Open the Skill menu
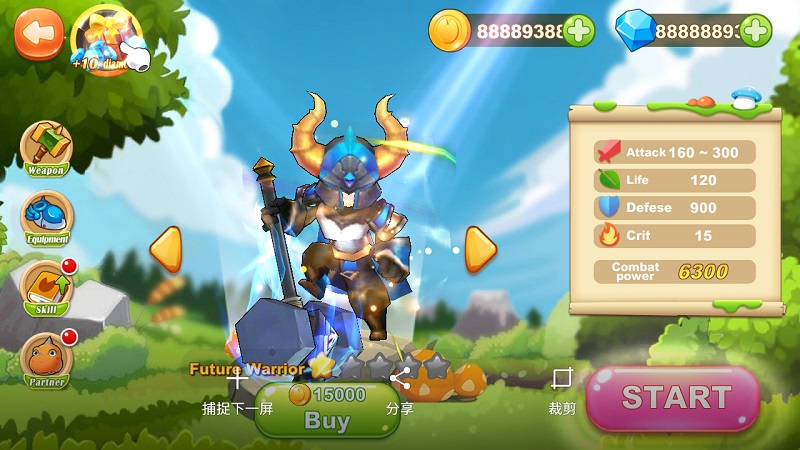The image size is (800, 450). point(46,289)
